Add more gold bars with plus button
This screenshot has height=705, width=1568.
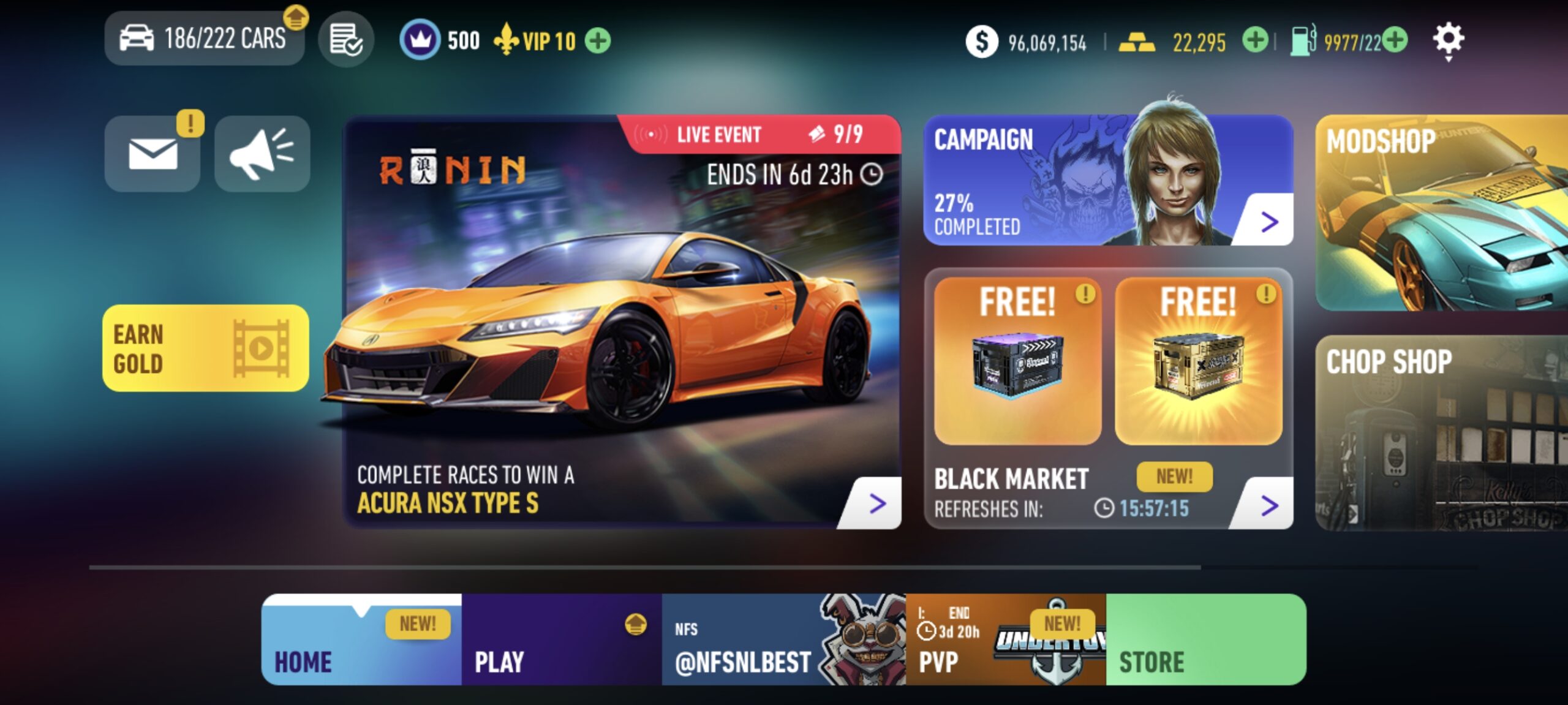[x=1254, y=41]
